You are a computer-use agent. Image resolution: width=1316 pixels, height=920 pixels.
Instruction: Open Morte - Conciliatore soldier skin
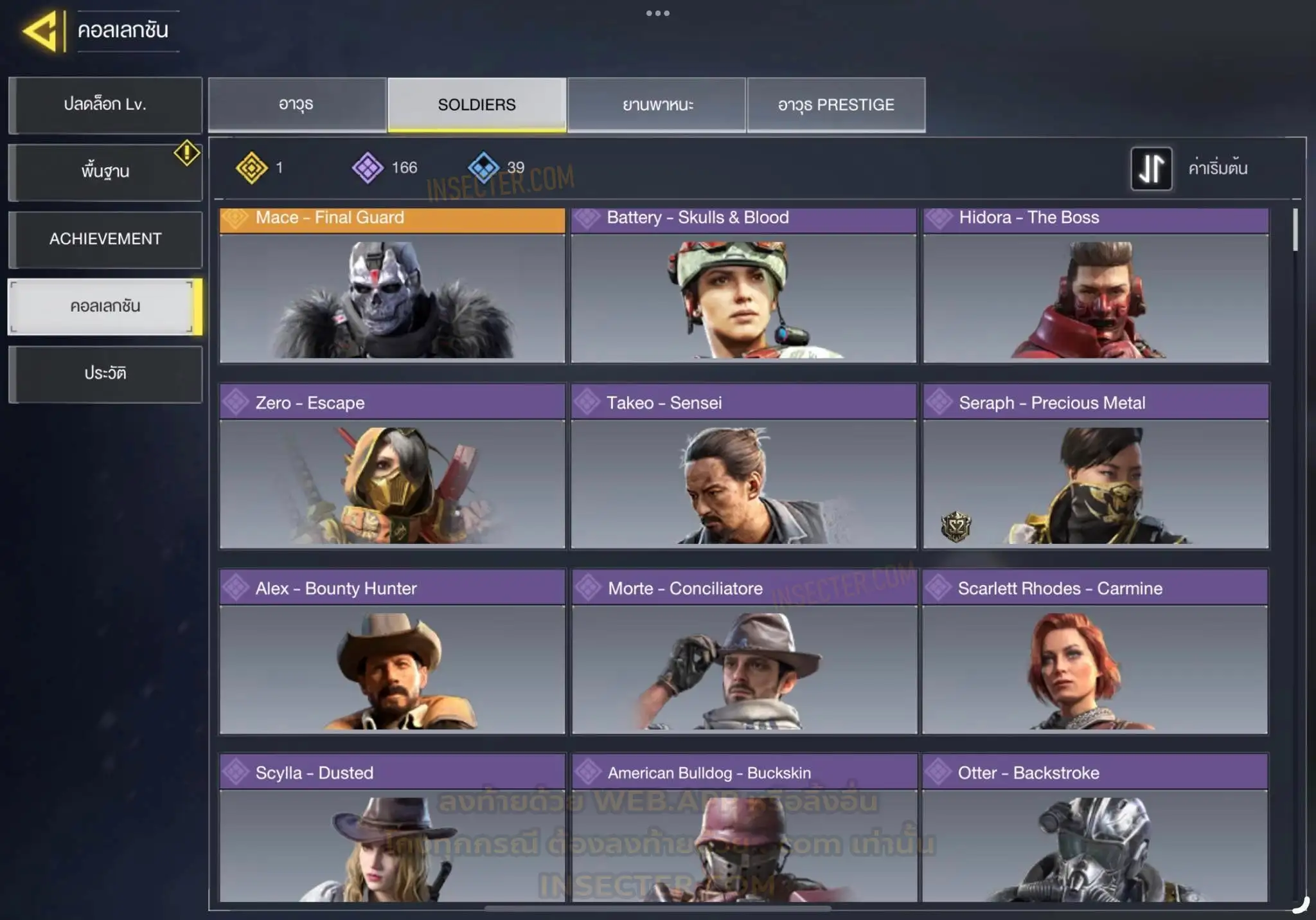pos(743,653)
